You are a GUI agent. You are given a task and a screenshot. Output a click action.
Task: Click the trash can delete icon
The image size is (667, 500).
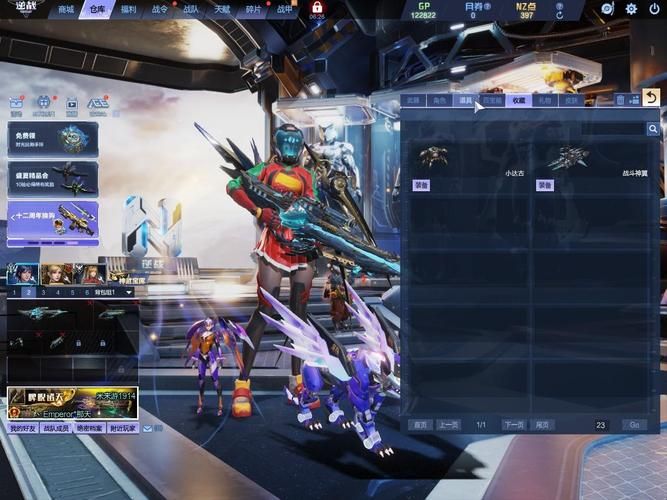point(620,100)
